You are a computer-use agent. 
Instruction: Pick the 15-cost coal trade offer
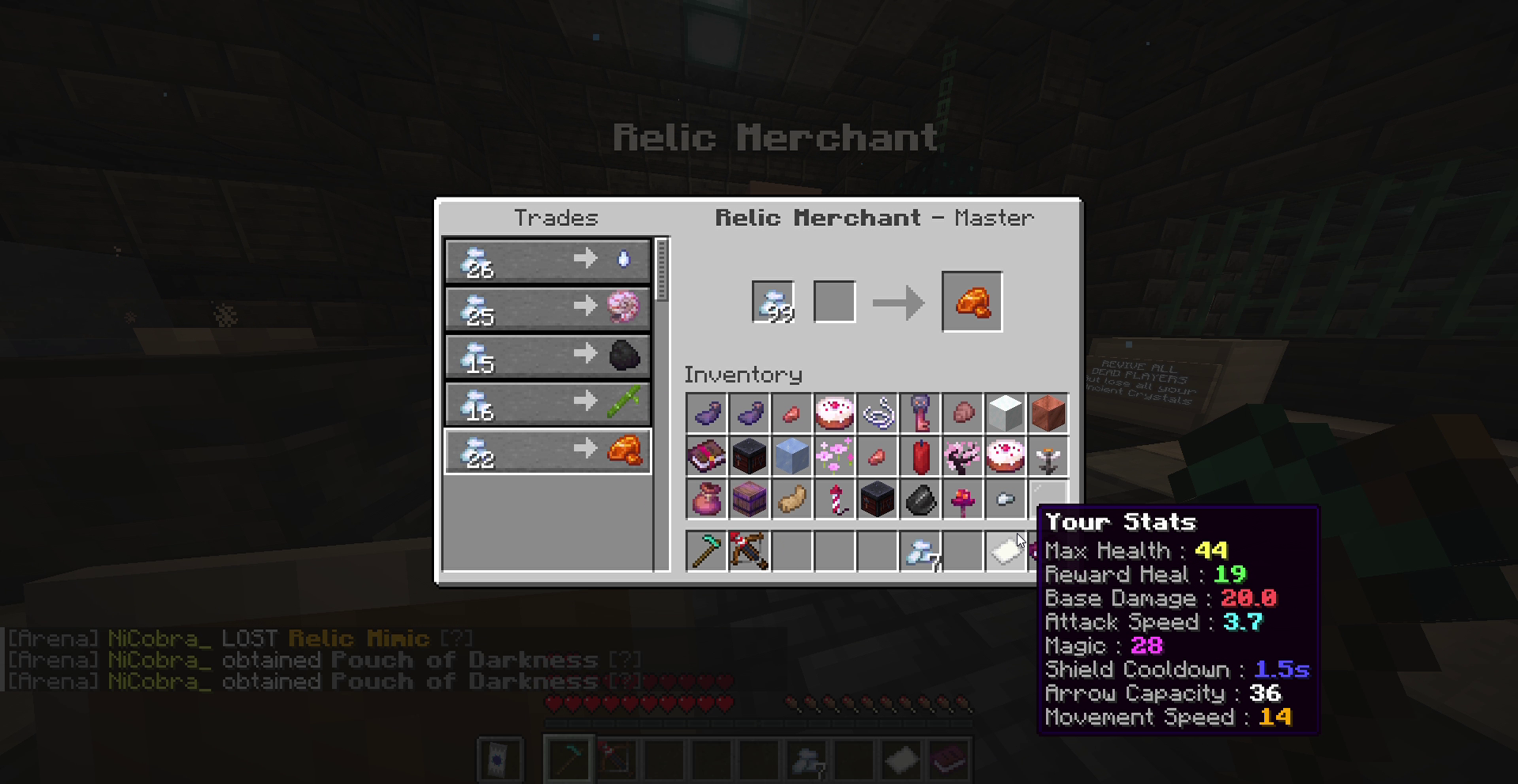[x=547, y=356]
